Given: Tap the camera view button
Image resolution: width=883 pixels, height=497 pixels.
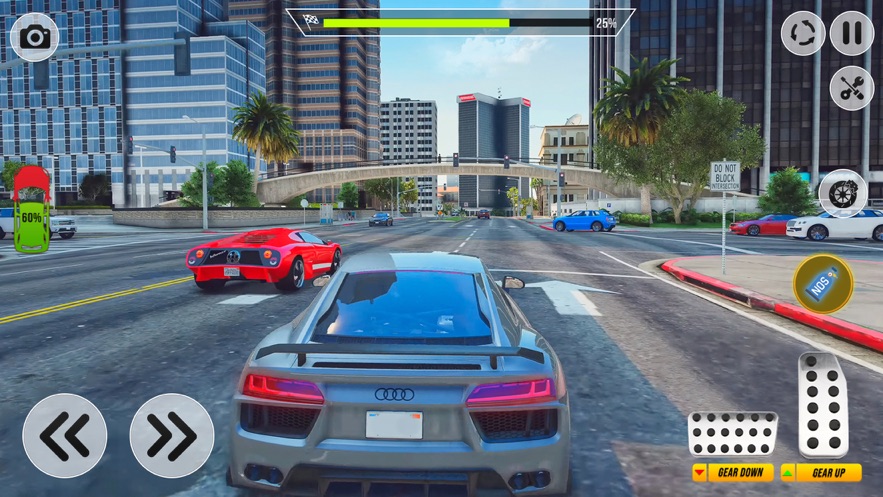Looking at the screenshot, I should point(35,38).
